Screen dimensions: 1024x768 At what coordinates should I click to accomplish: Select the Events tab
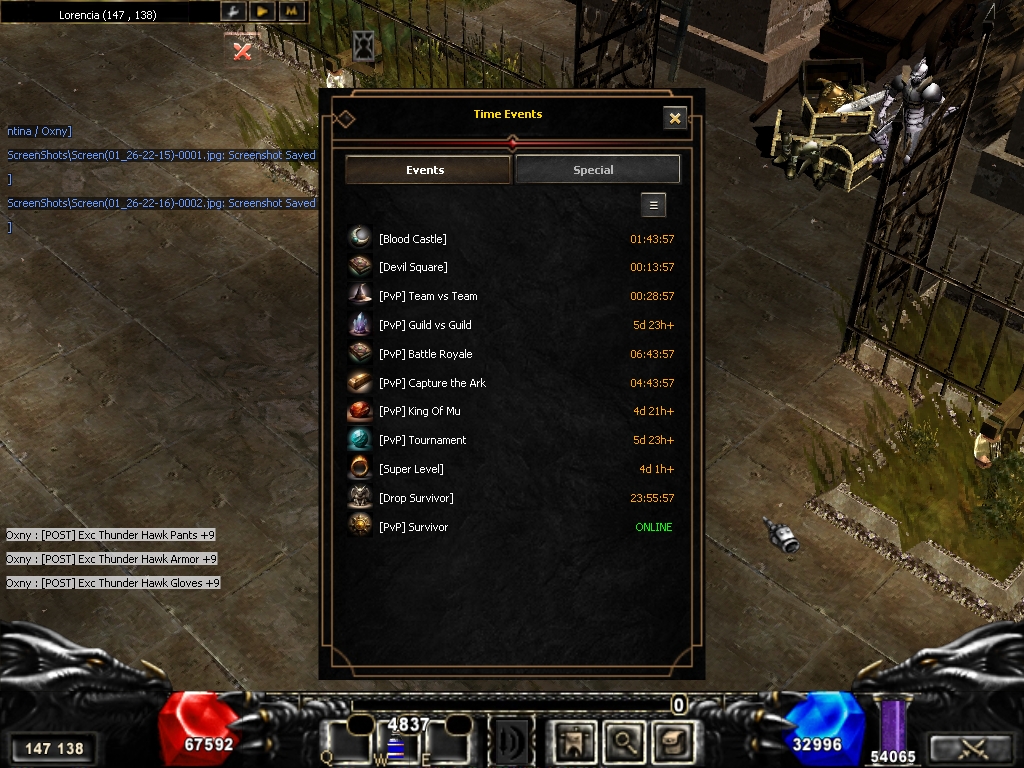pyautogui.click(x=427, y=170)
